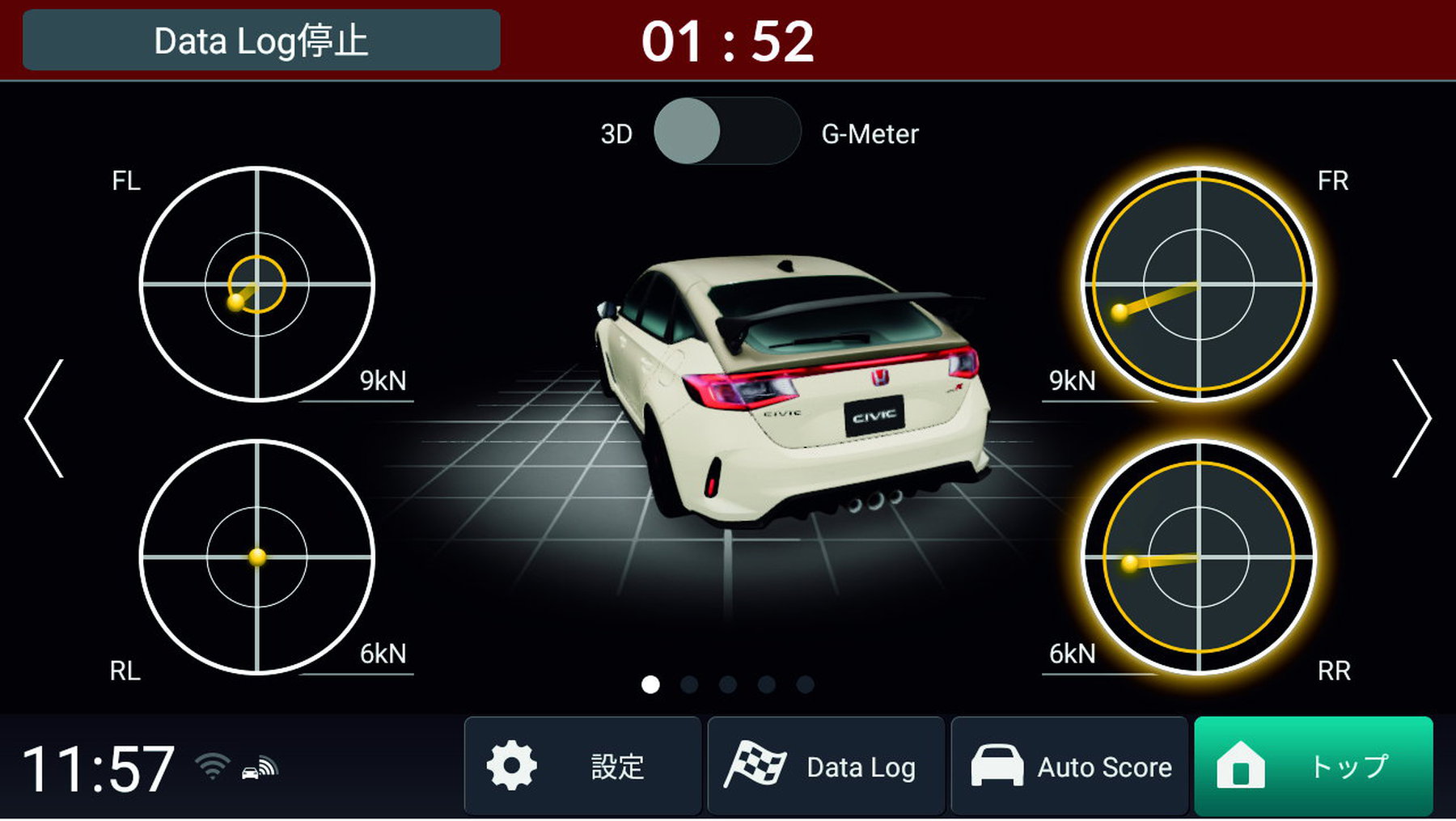Select the FL tire force gauge
This screenshot has height=821, width=1456.
(x=257, y=284)
